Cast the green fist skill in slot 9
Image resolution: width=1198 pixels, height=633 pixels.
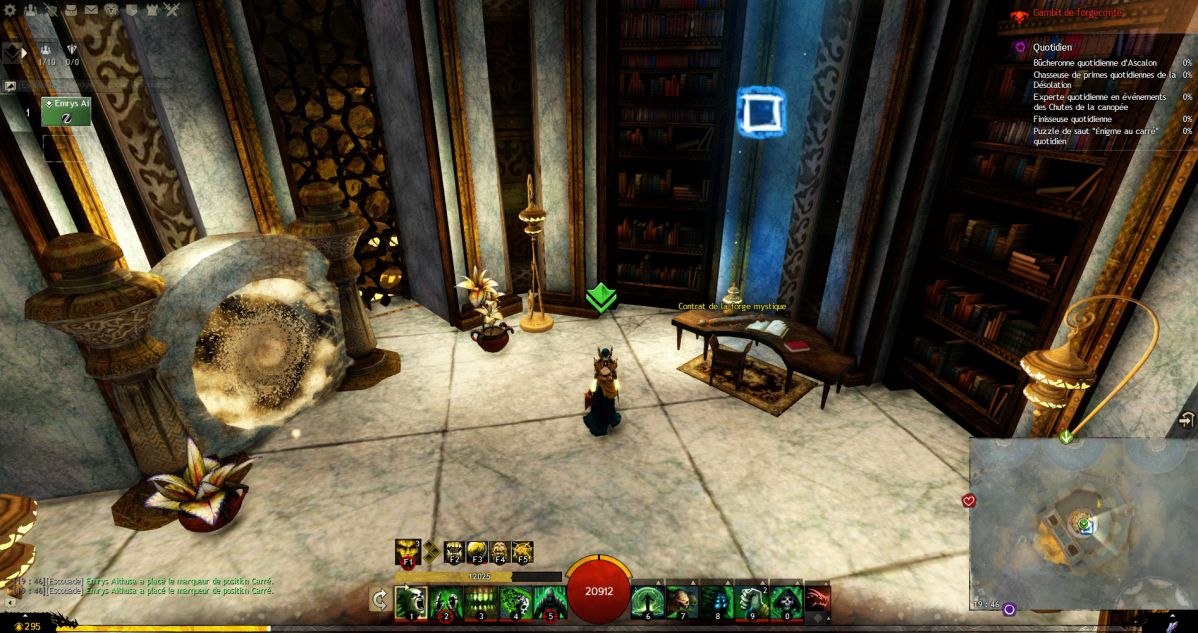pyautogui.click(x=751, y=602)
